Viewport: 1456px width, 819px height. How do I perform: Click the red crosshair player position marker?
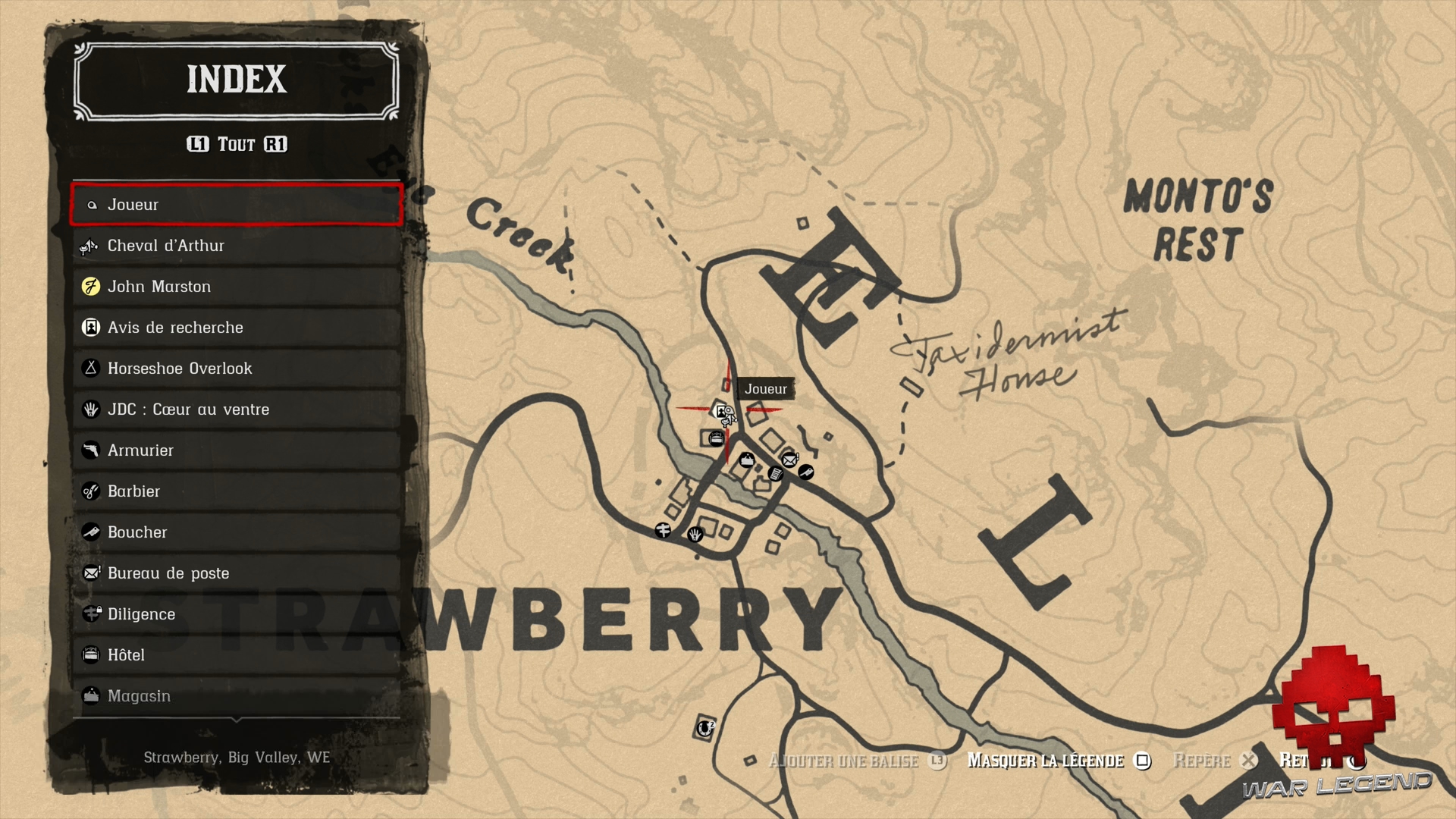pos(728,409)
